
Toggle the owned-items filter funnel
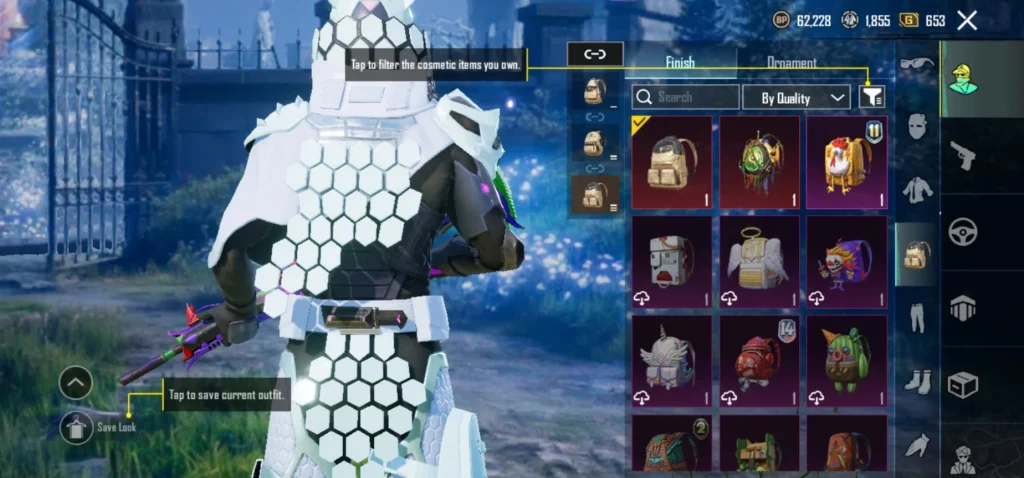[872, 97]
